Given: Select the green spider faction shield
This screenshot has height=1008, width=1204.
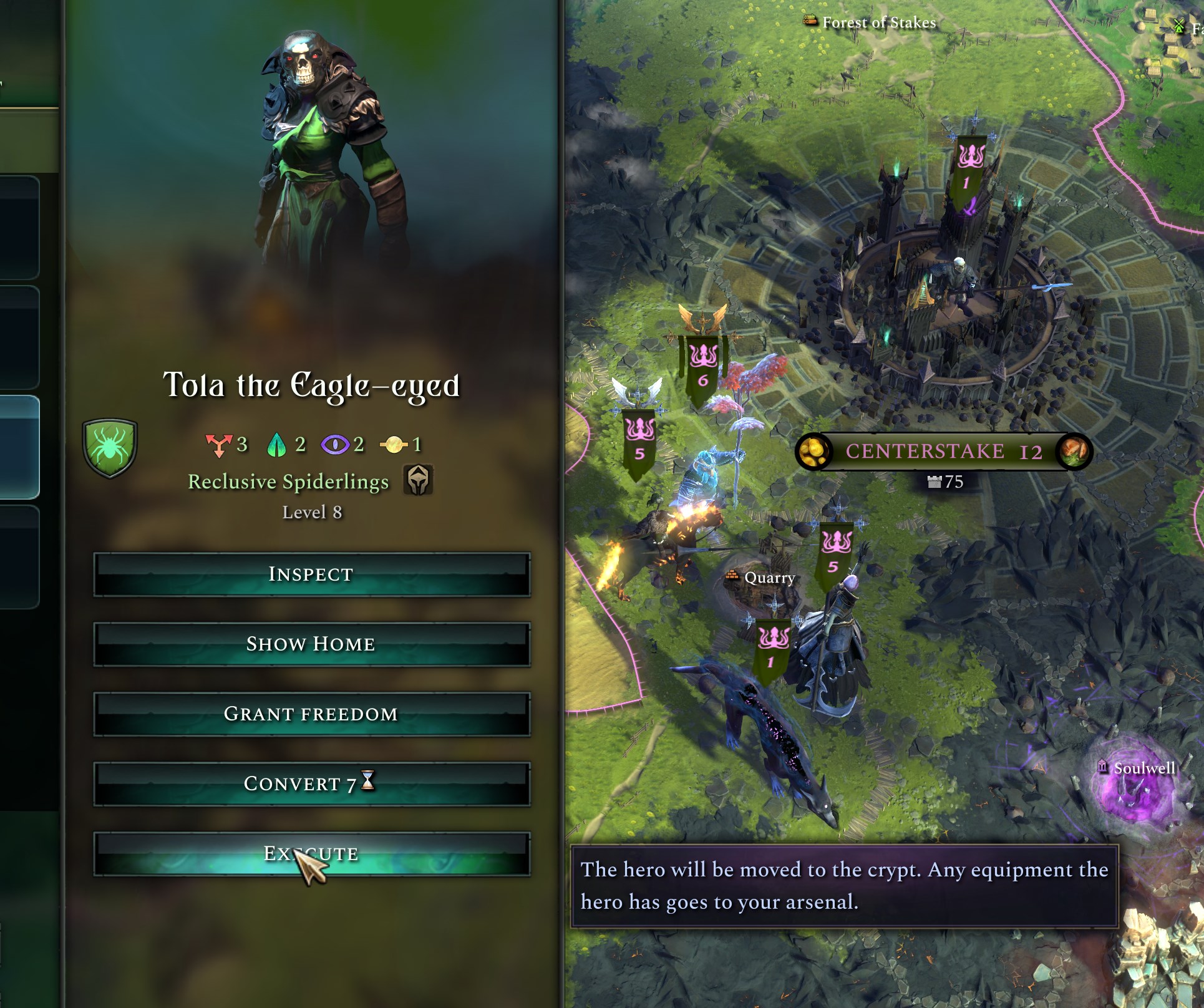Looking at the screenshot, I should [x=110, y=447].
